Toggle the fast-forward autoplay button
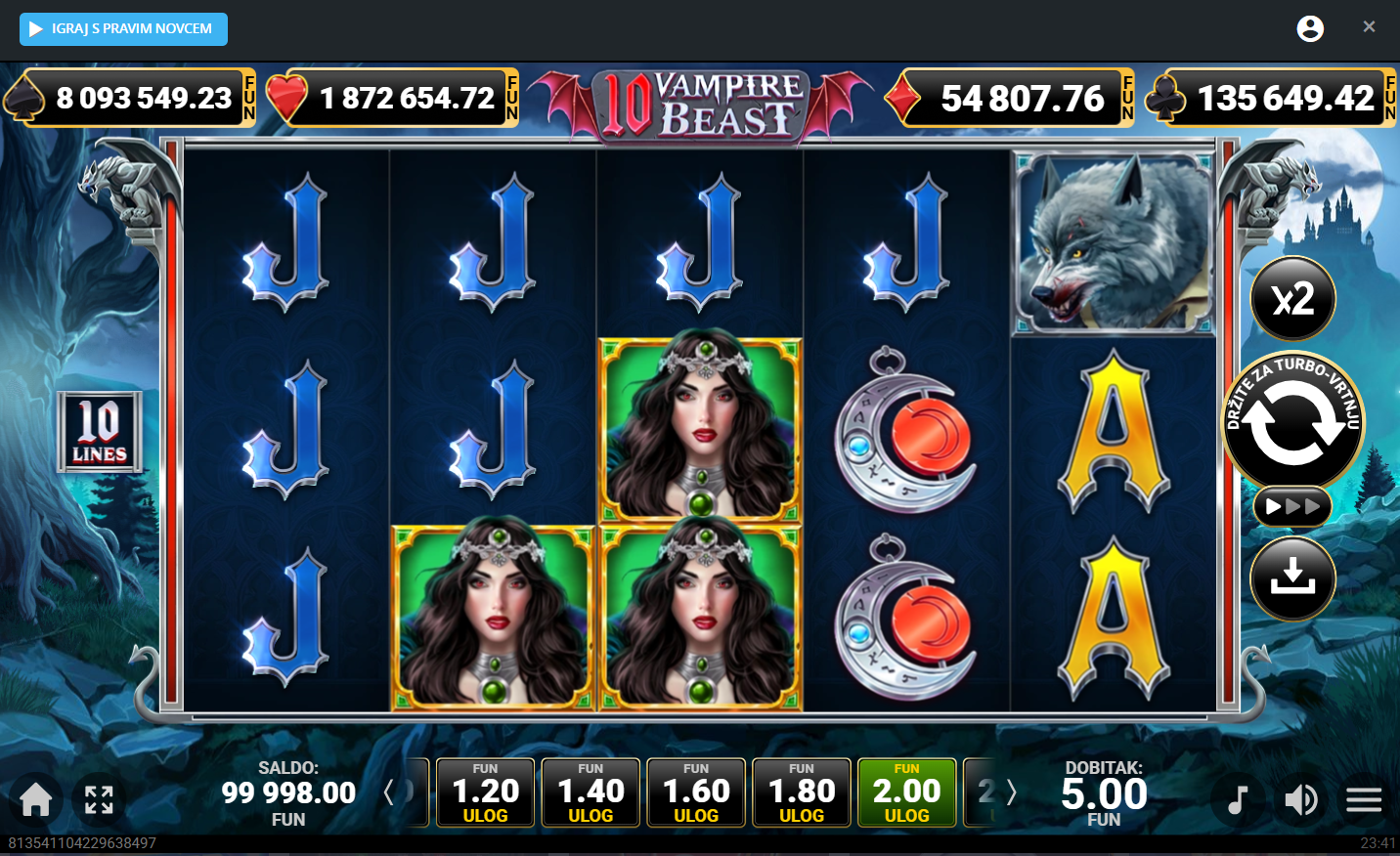 [x=1292, y=506]
